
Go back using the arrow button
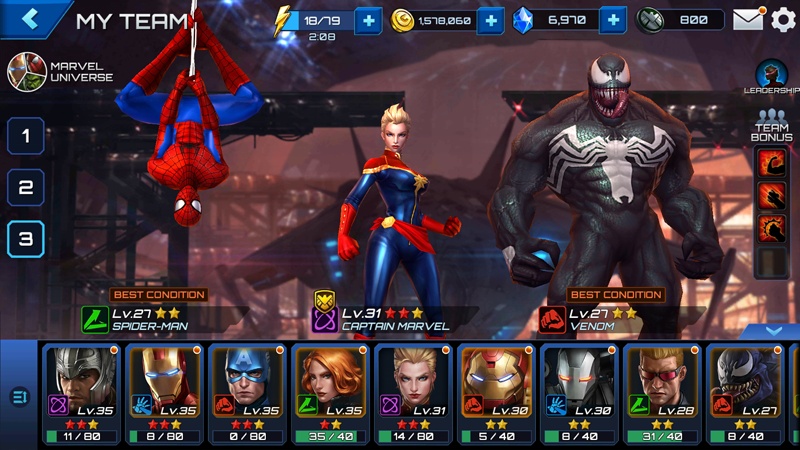31,18
